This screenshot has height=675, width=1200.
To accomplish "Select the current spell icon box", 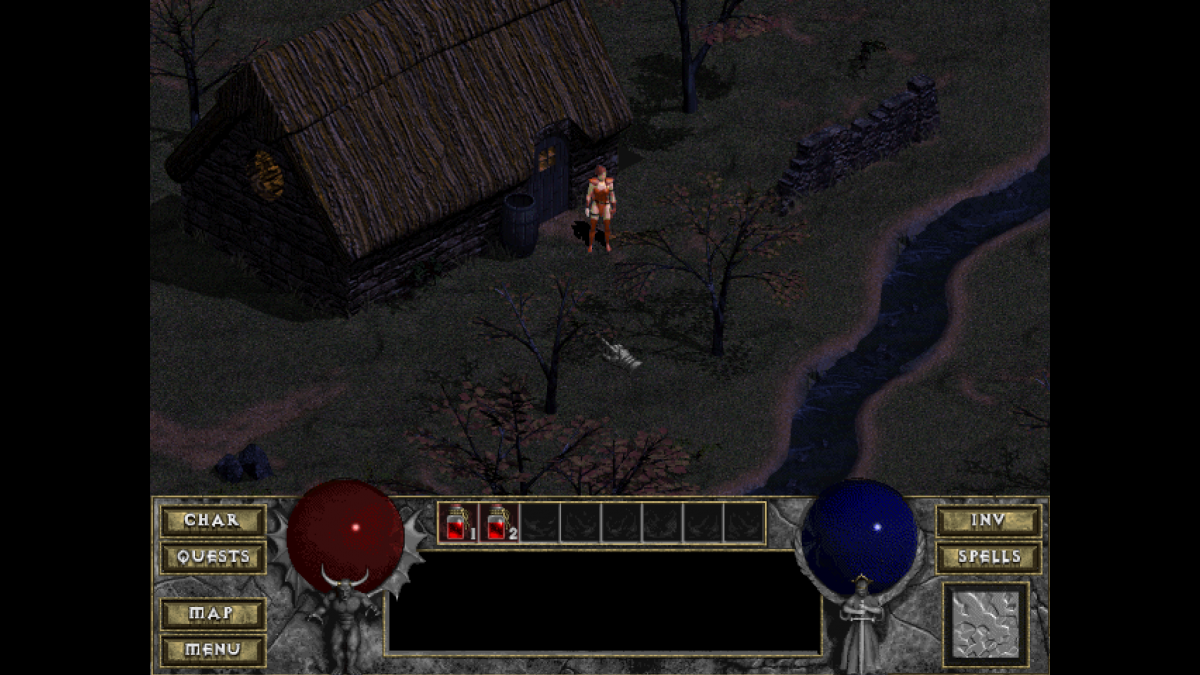I will pos(985,625).
